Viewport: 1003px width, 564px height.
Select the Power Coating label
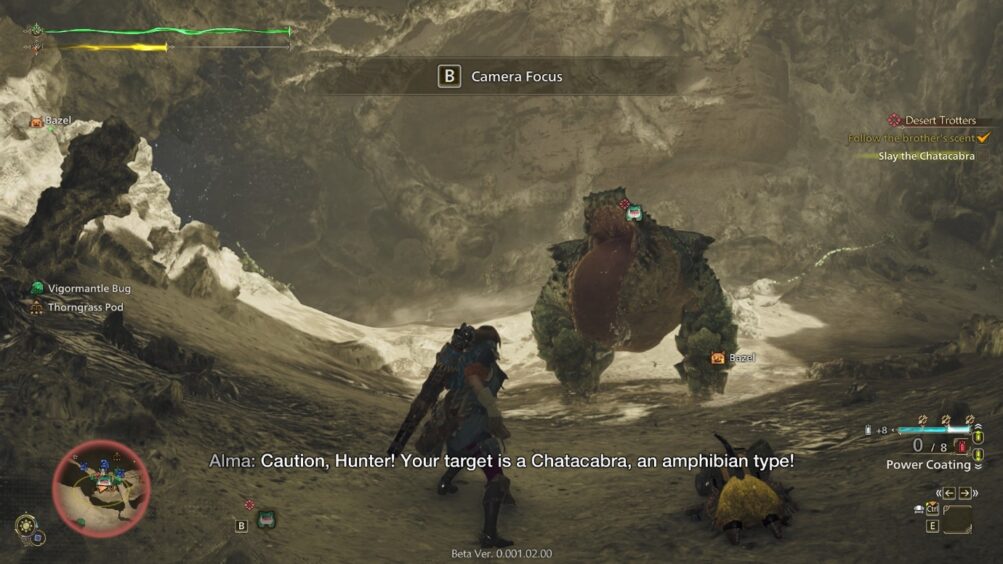coord(927,465)
